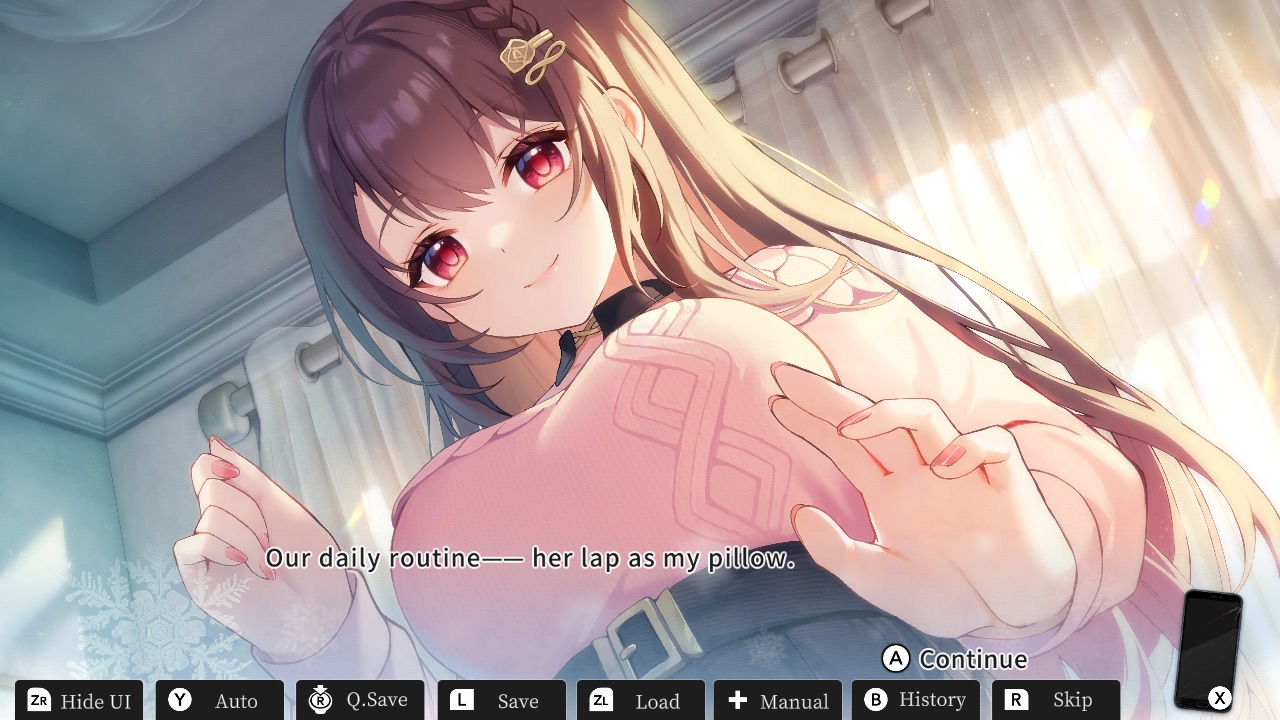
Task: Click the Y button icon next to Auto
Action: click(x=180, y=700)
